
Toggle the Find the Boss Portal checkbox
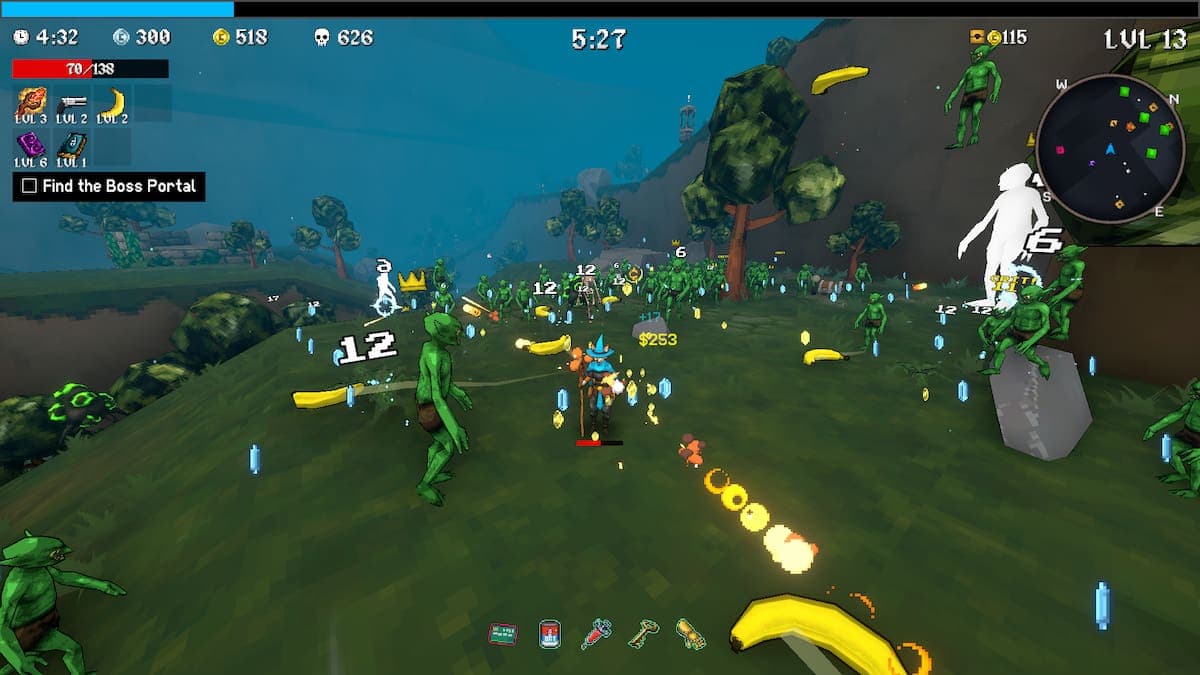[x=30, y=186]
